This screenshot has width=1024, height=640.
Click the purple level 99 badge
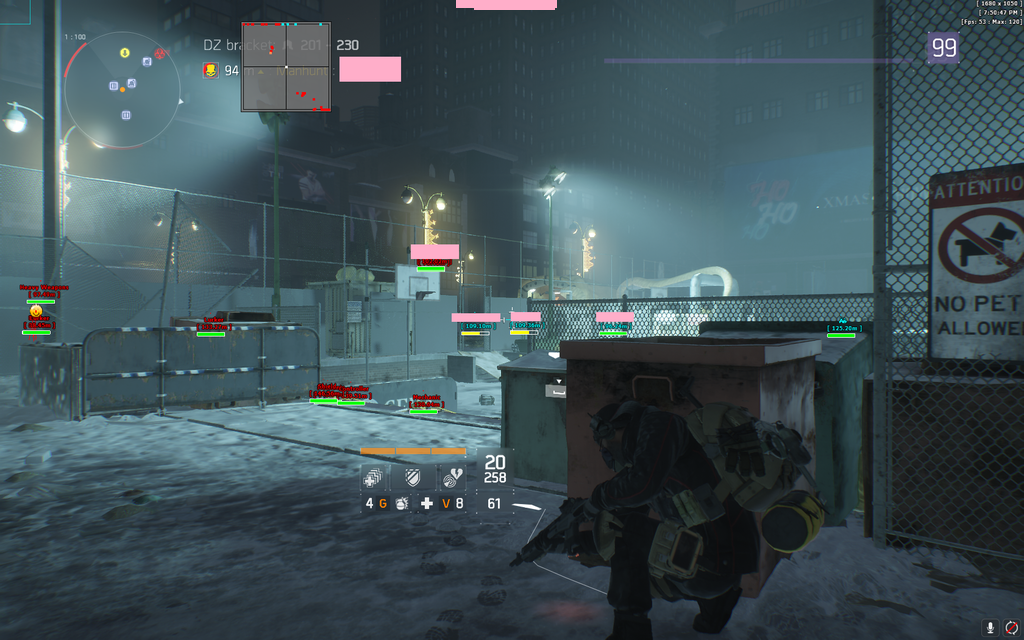coord(943,47)
